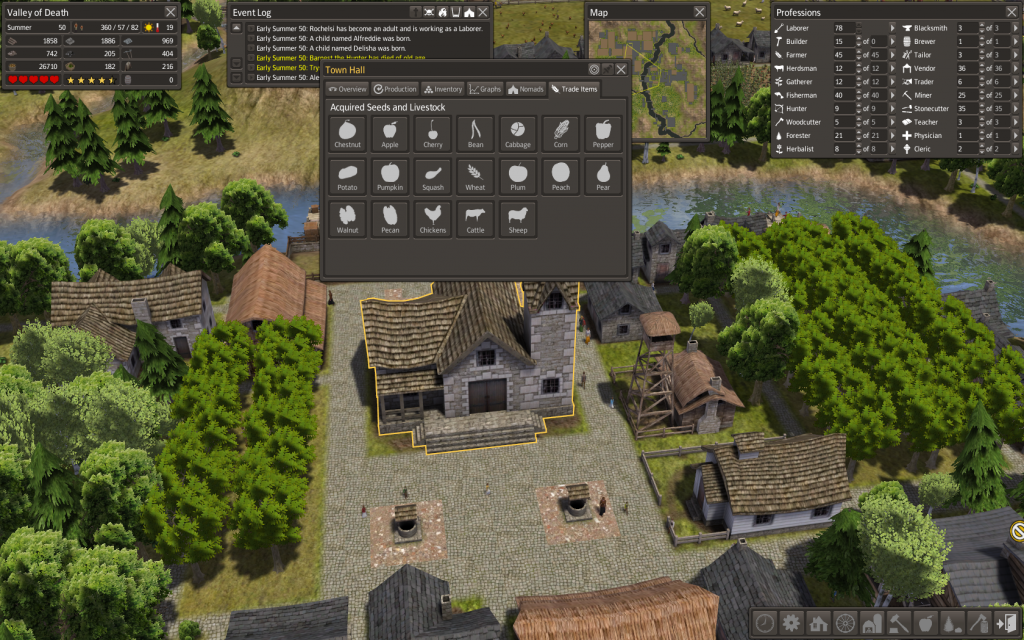Screen dimensions: 1024x640
Task: Select the Chickens livestock tile
Action: pyautogui.click(x=433, y=219)
